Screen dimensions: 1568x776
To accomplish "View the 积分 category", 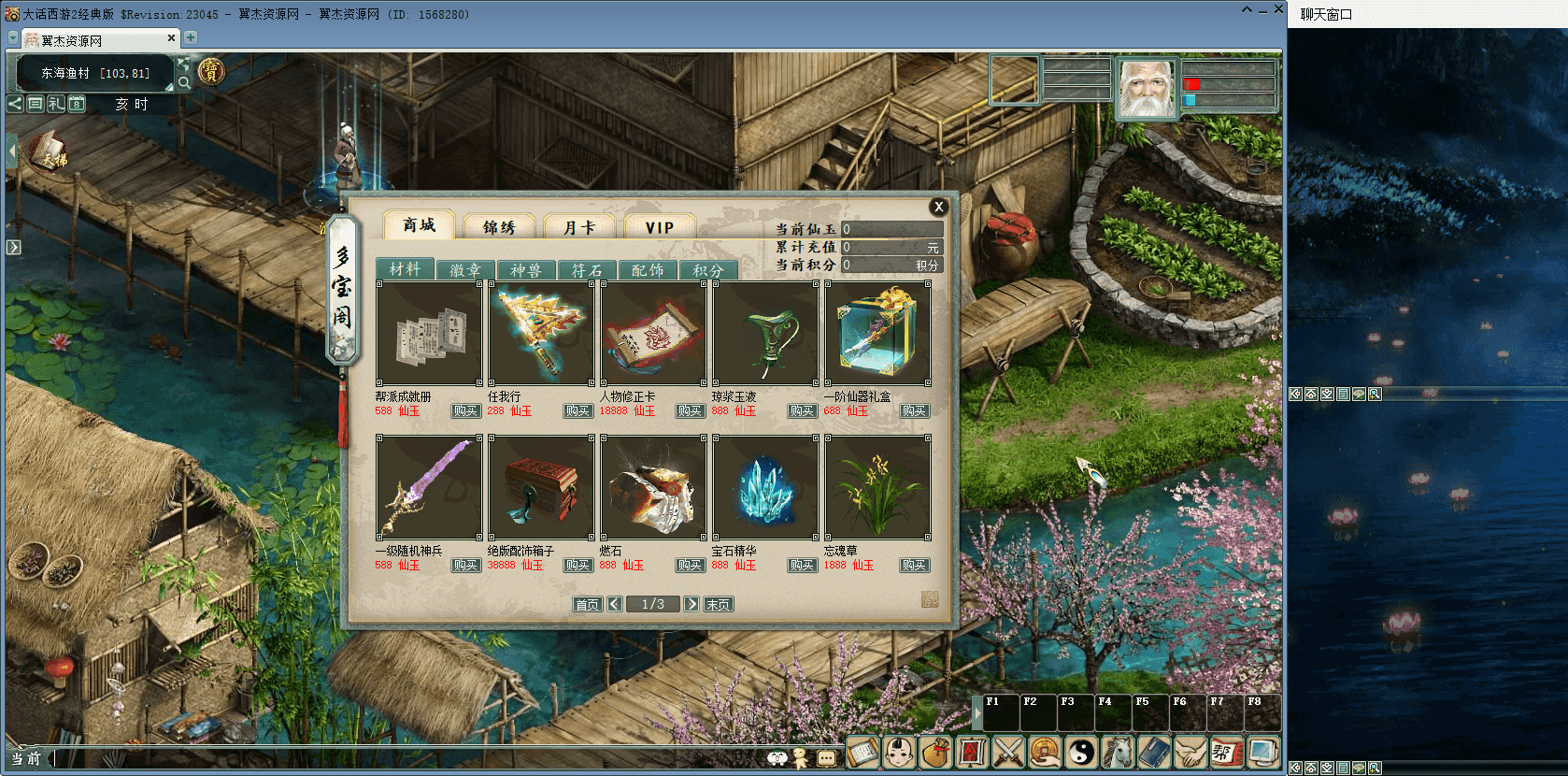I will coord(708,270).
